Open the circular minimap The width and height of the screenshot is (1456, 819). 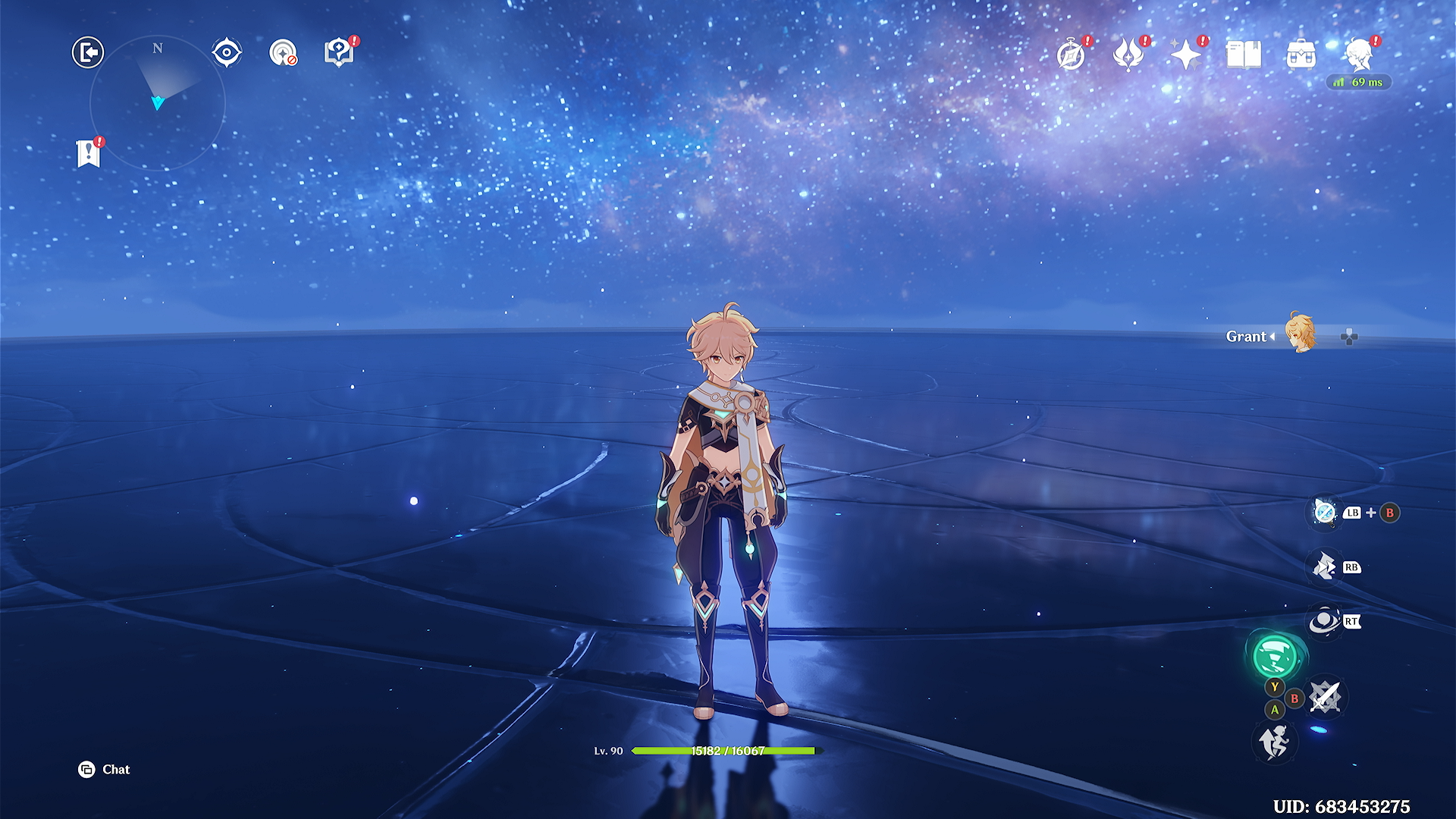pyautogui.click(x=158, y=102)
